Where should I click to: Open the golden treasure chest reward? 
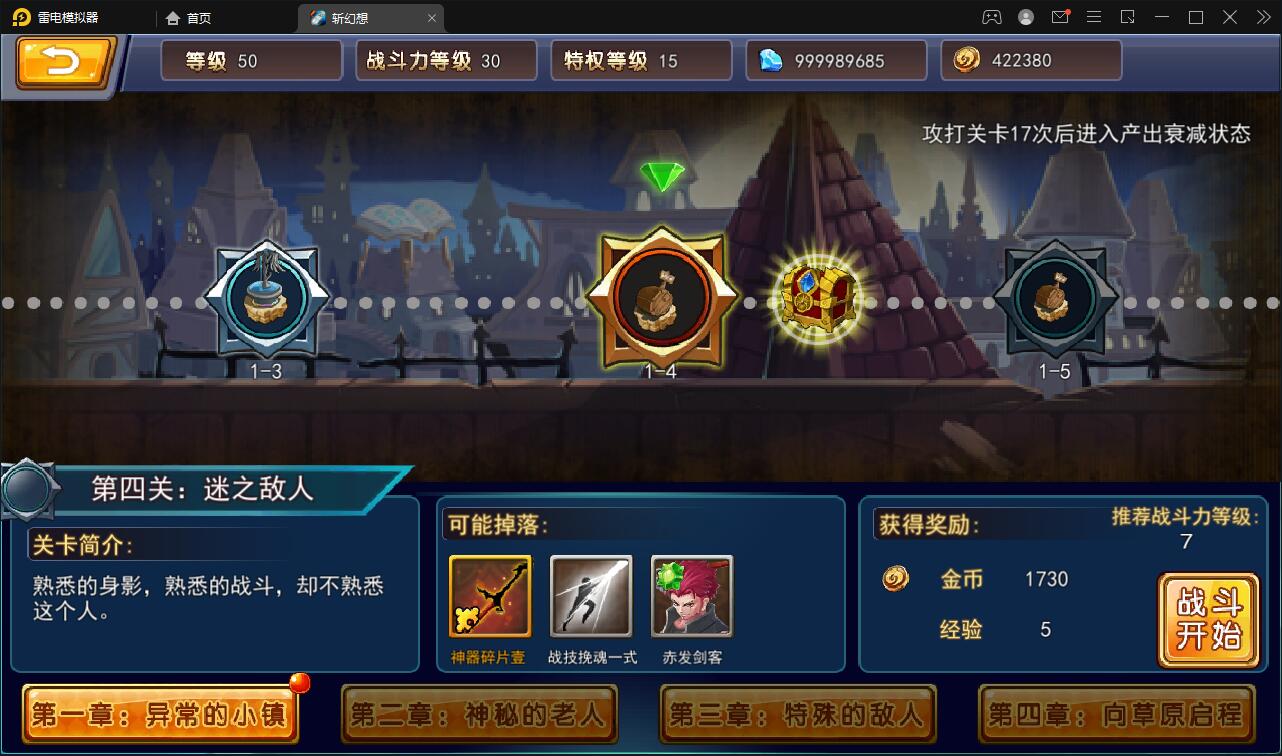[820, 297]
